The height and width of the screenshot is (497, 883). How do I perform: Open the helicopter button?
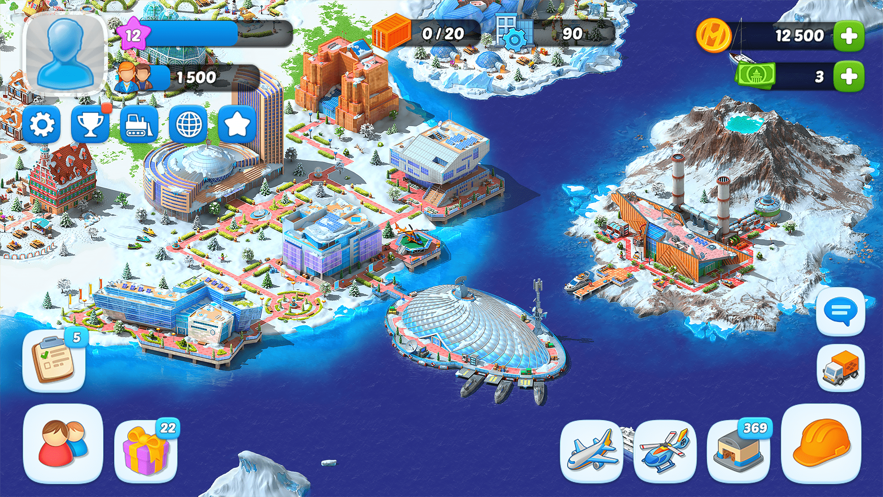click(x=665, y=451)
